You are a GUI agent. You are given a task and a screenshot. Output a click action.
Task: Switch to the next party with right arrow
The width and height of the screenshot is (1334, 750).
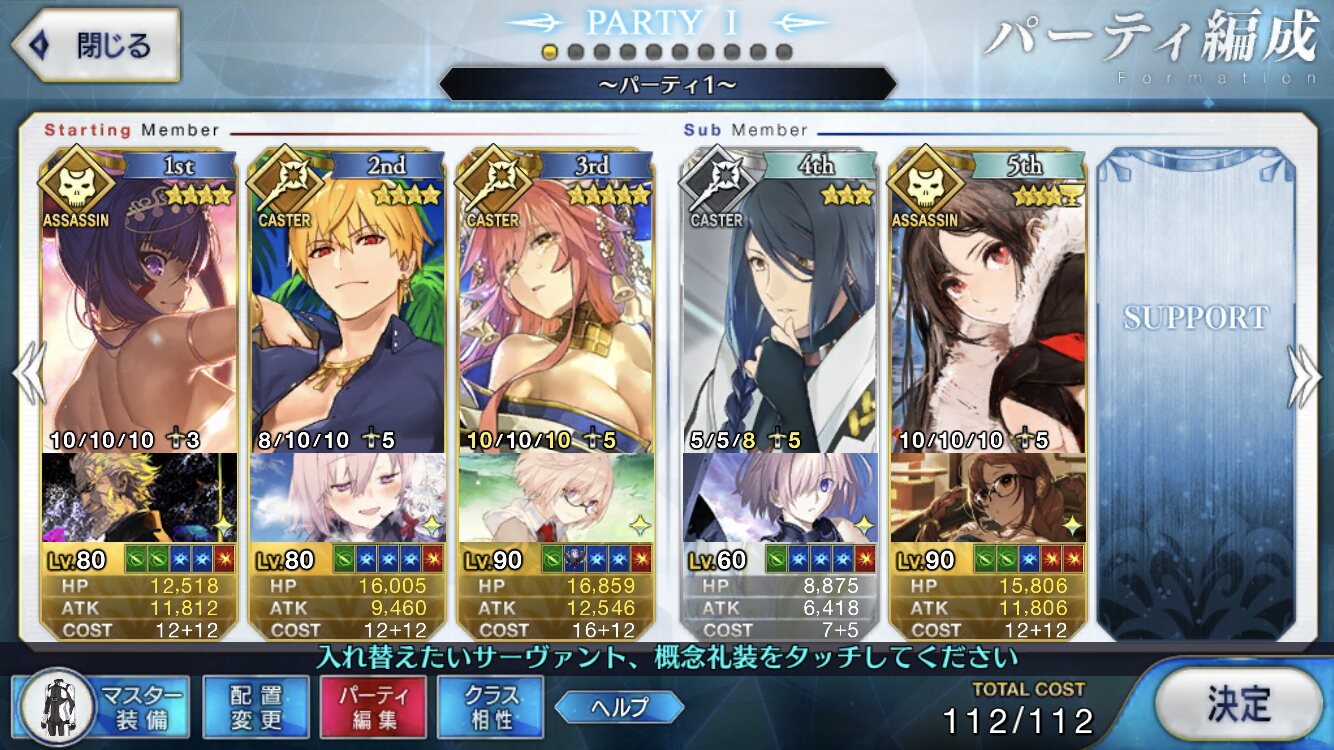pos(1304,377)
